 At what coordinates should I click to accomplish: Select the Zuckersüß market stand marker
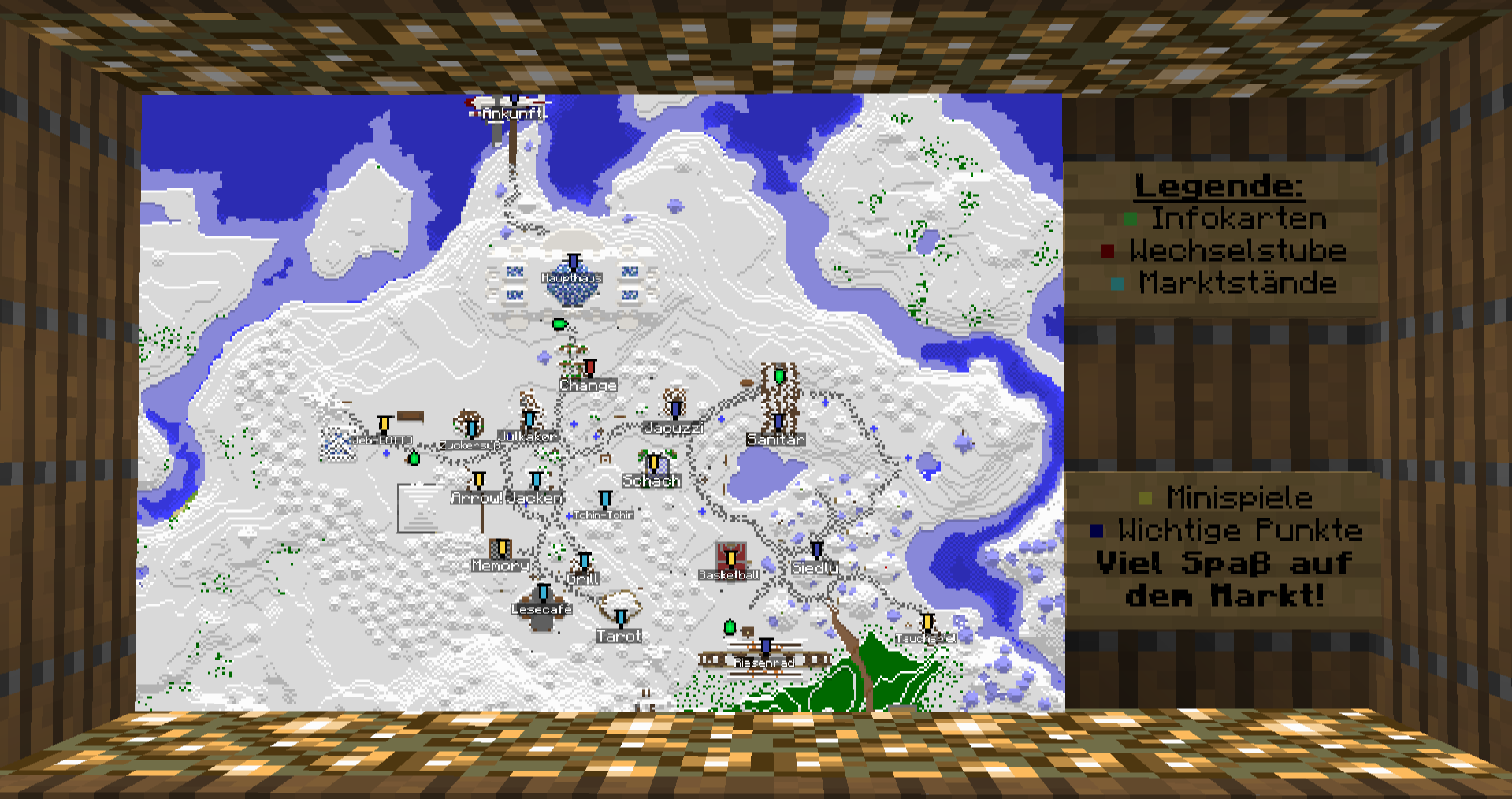click(x=471, y=429)
